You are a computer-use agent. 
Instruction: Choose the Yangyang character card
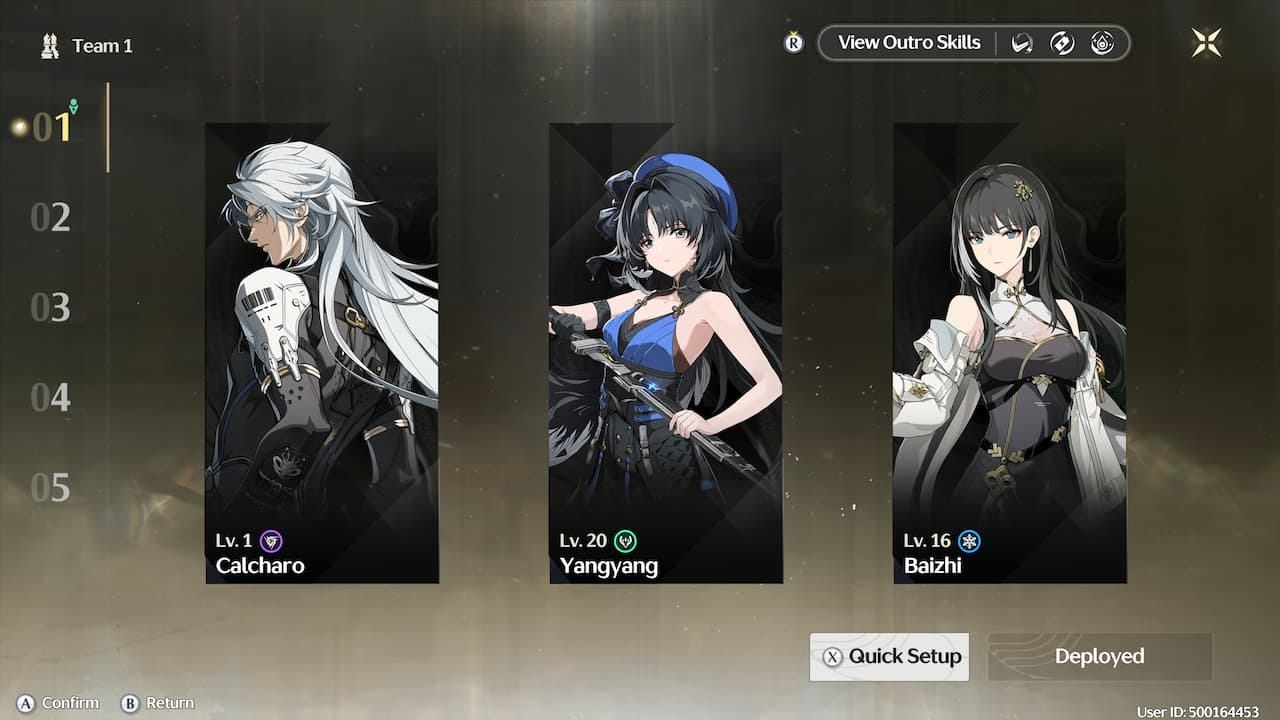(x=665, y=353)
